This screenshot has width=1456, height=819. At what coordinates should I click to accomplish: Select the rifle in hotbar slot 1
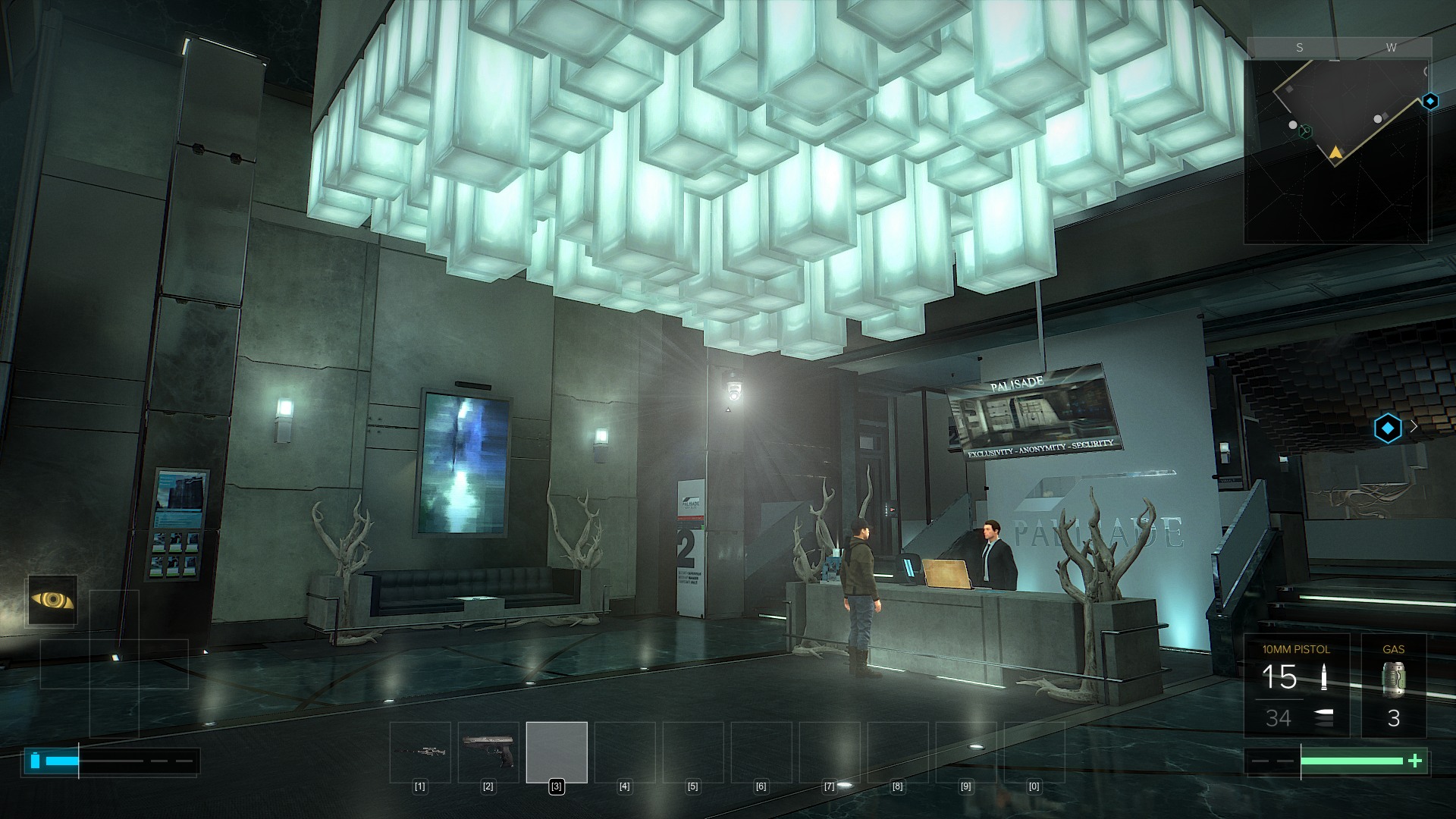click(x=420, y=752)
